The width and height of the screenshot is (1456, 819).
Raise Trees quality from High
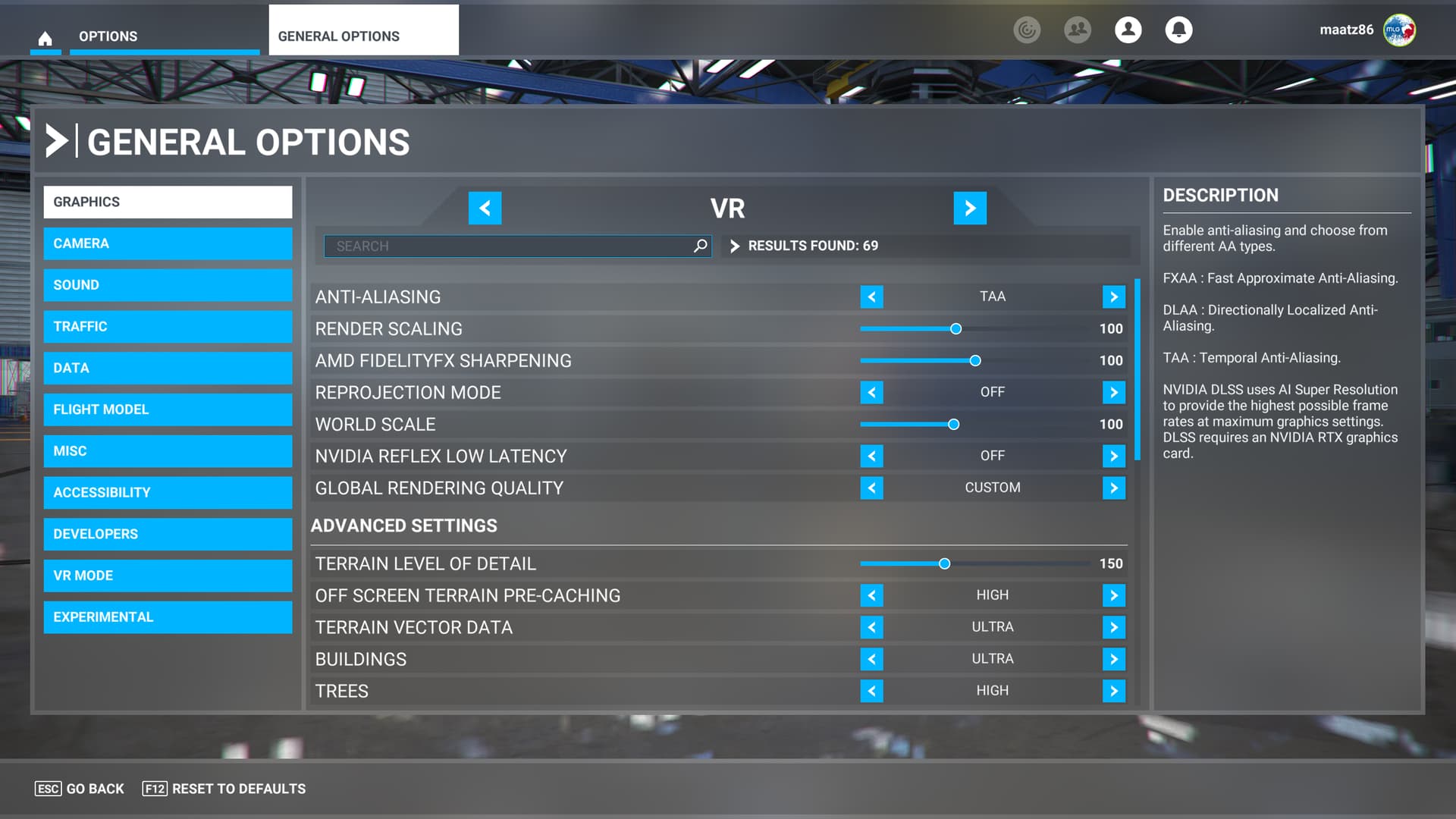[x=1113, y=691]
